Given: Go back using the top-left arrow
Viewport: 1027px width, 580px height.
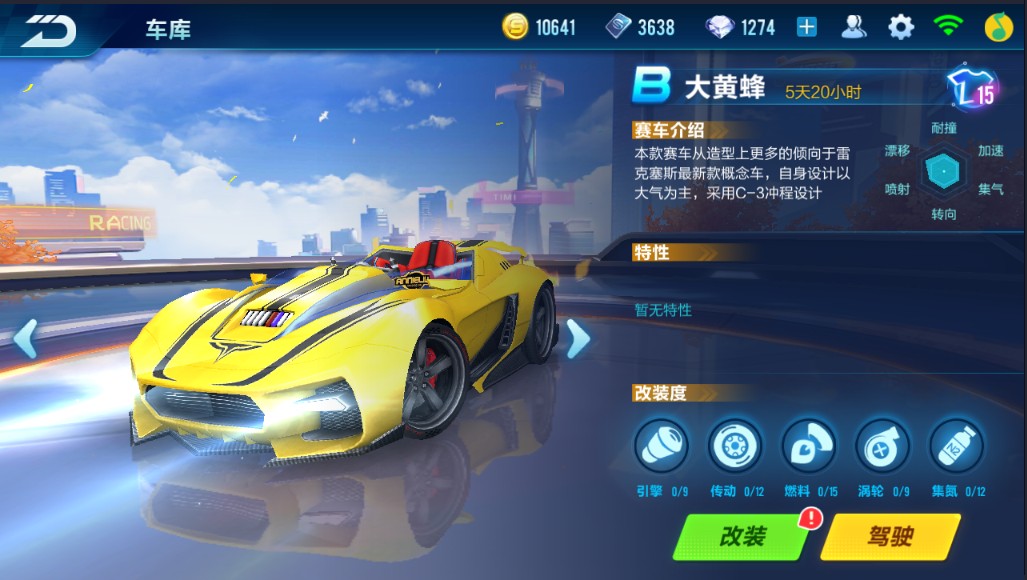Looking at the screenshot, I should click(x=49, y=30).
